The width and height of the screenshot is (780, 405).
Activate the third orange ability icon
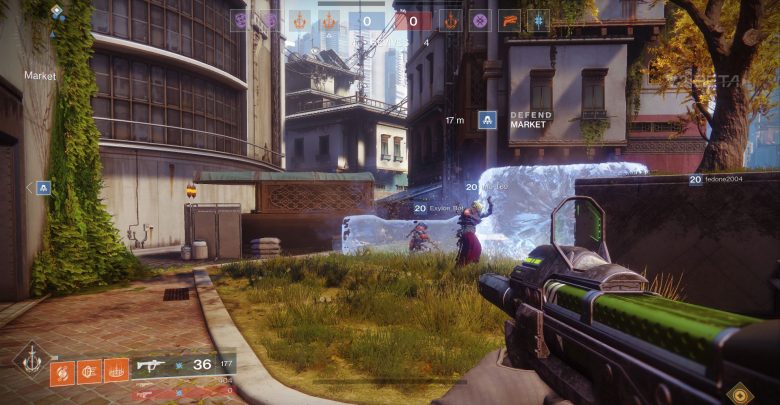(x=117, y=371)
